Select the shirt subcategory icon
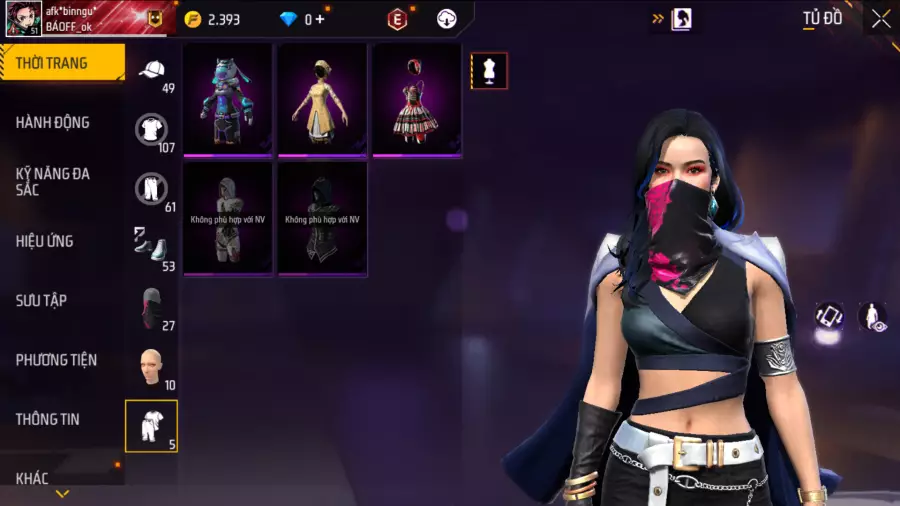Viewport: 900px width, 506px height. point(152,128)
